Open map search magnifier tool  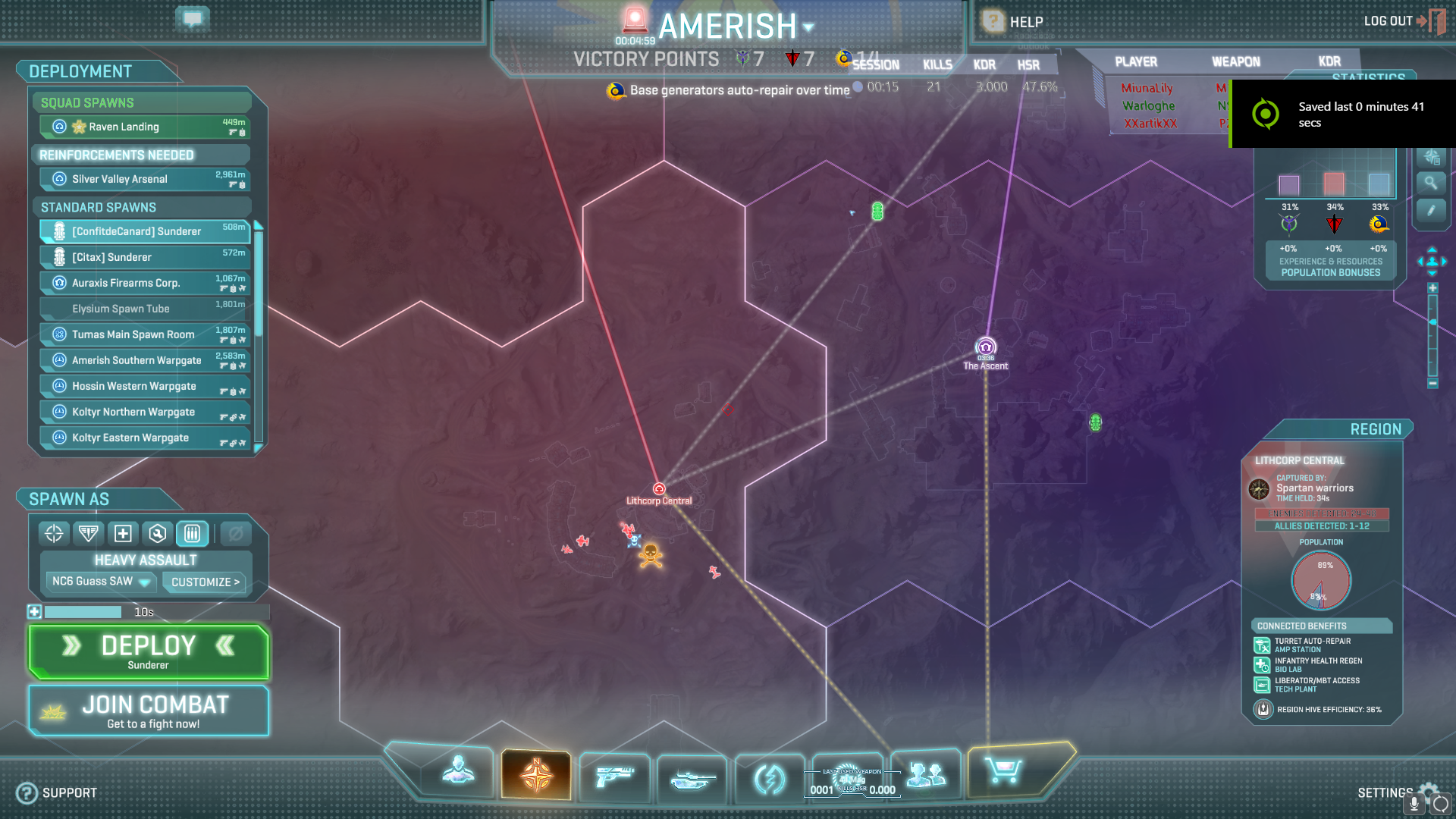coord(1431,183)
